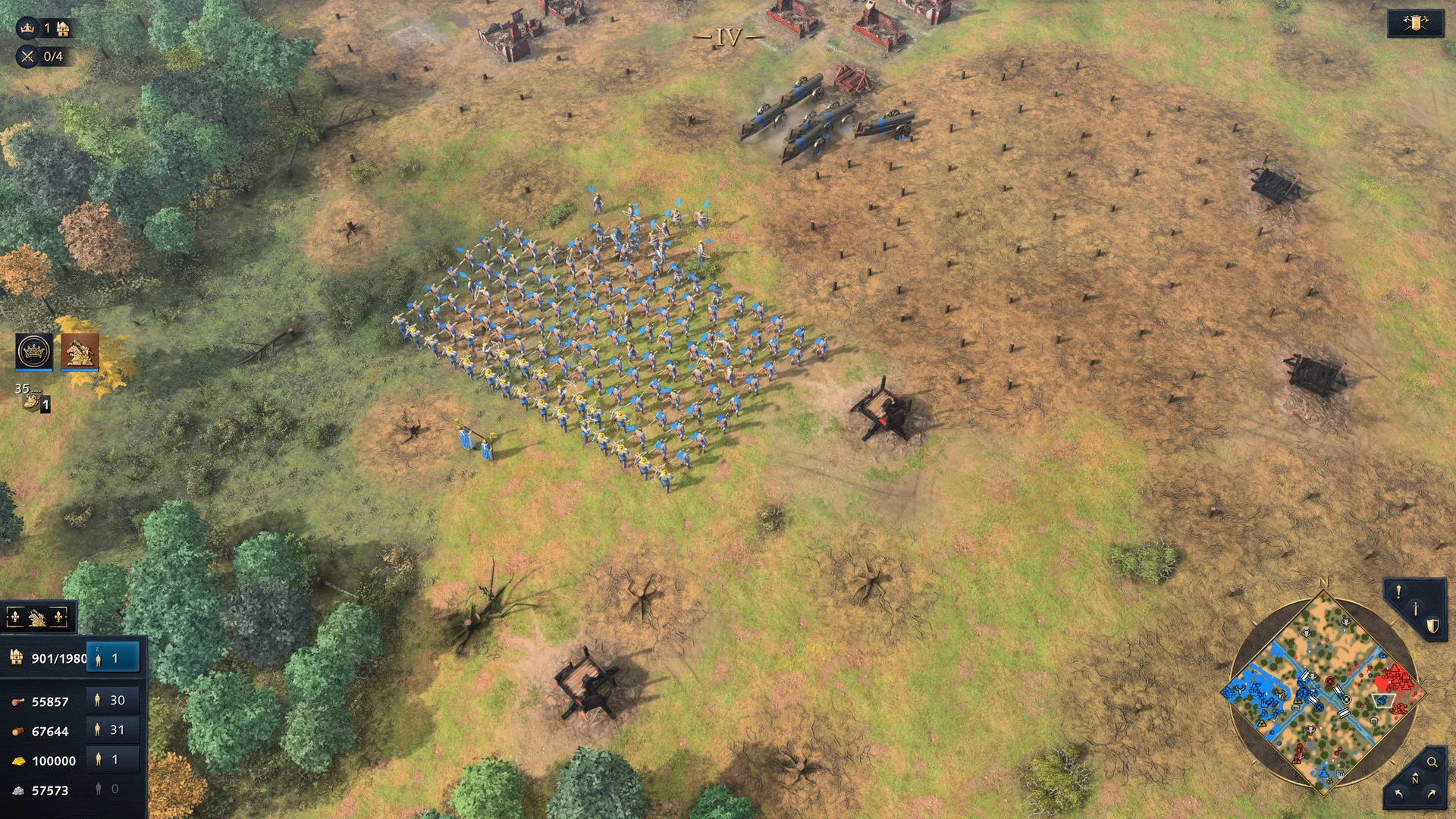This screenshot has height=819, width=1456.
Task: Open the menu button with crossed-axes shield
Action: [1415, 24]
